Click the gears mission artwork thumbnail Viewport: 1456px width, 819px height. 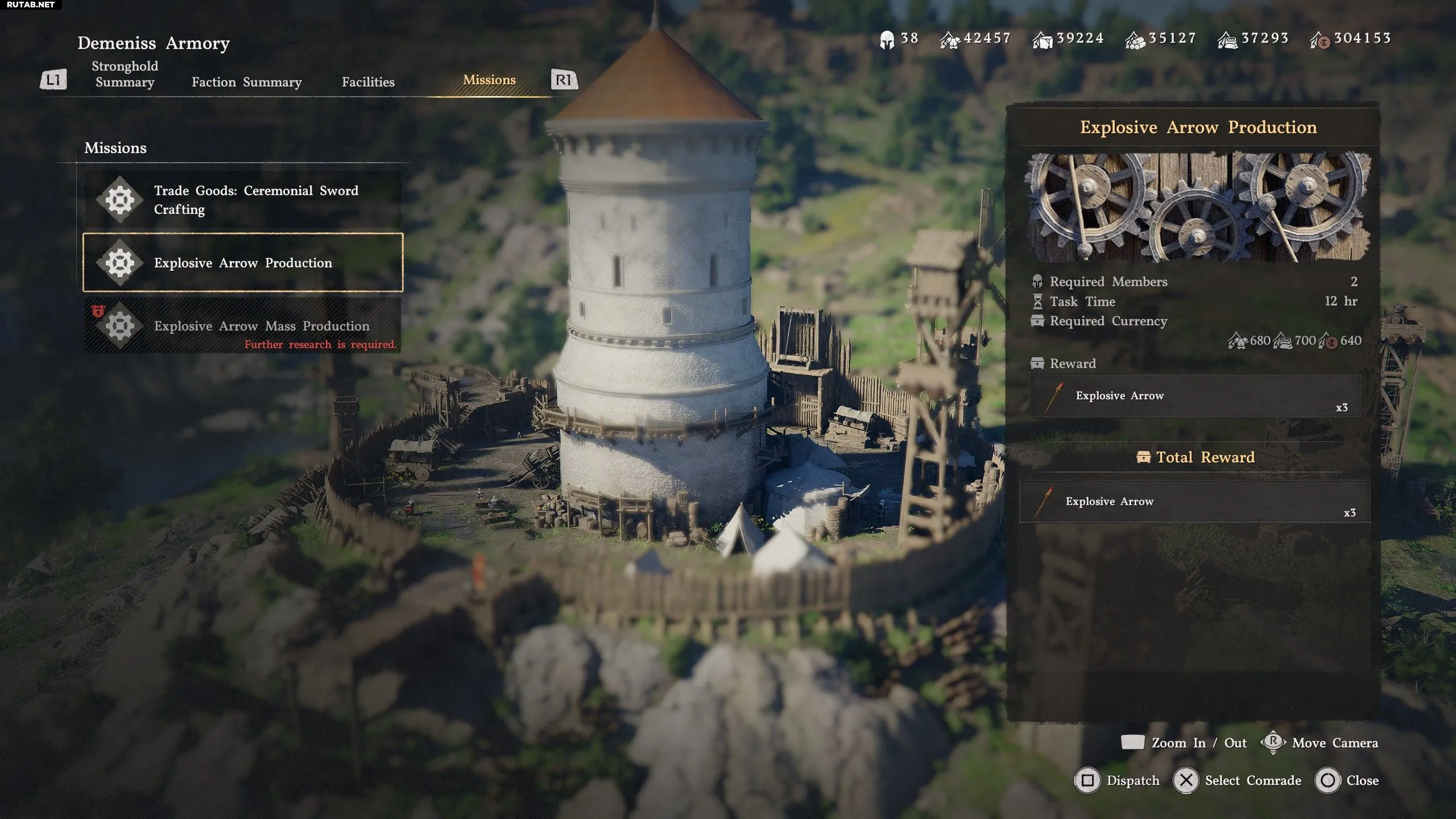[1197, 207]
